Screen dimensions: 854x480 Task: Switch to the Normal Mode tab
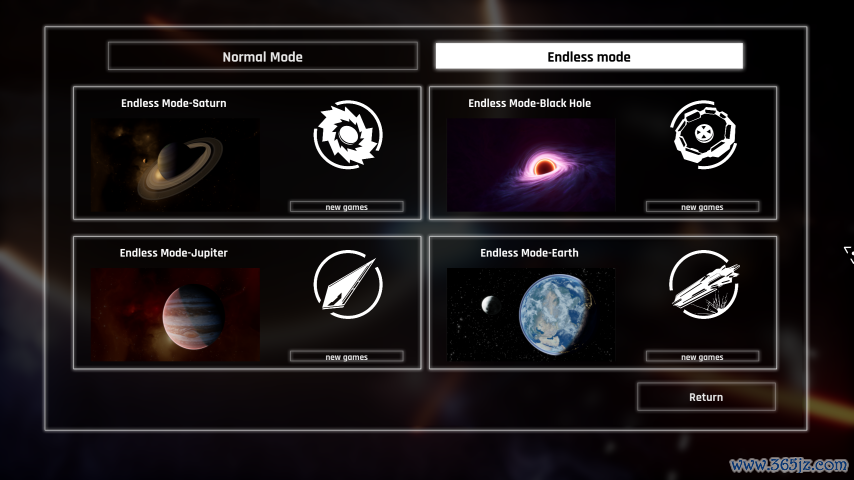pos(262,56)
